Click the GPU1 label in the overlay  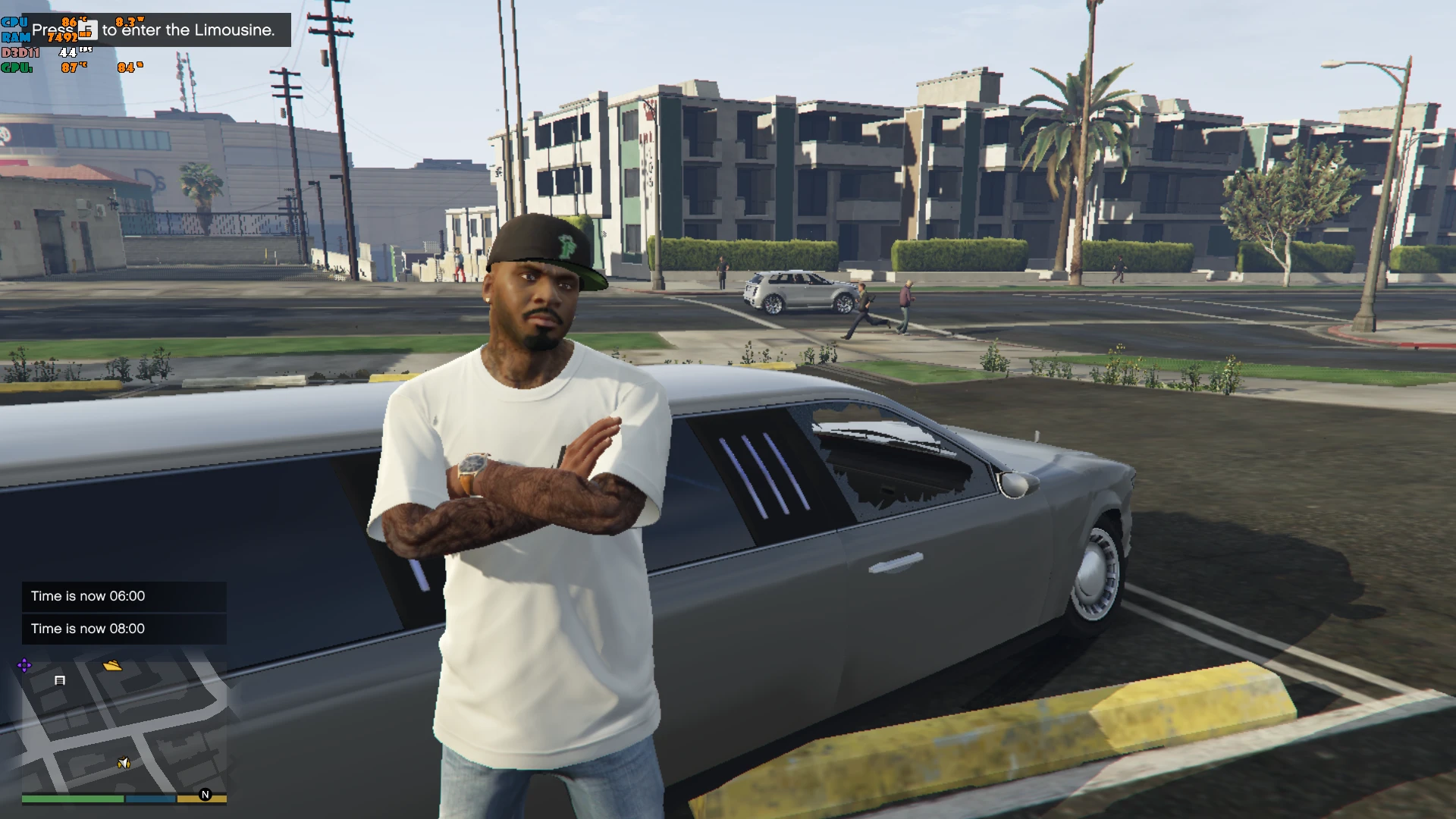[x=16, y=67]
